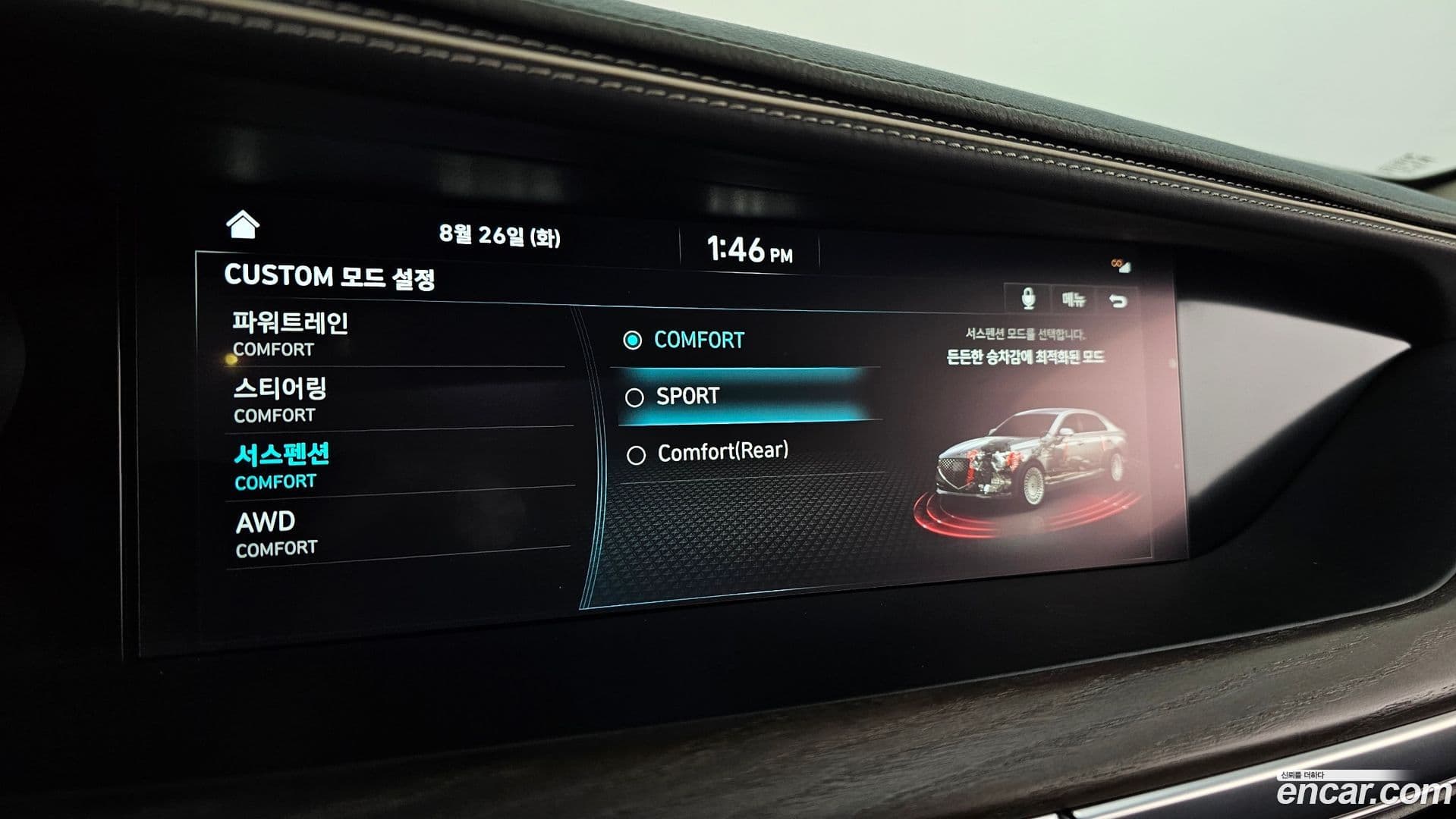Activate the voice recognition microphone icon
The width and height of the screenshot is (1456, 819).
tap(1028, 299)
